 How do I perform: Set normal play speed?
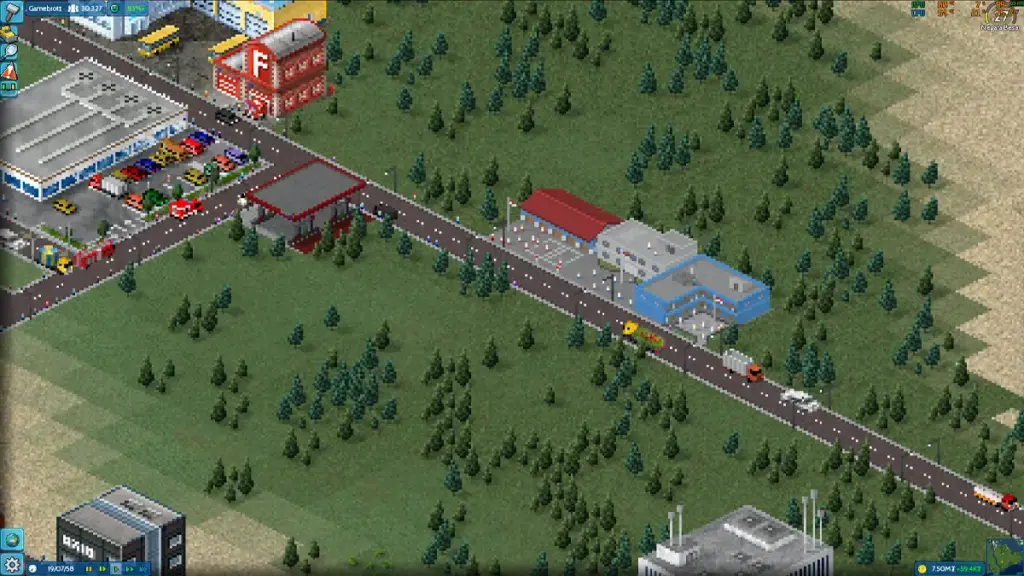pos(115,569)
